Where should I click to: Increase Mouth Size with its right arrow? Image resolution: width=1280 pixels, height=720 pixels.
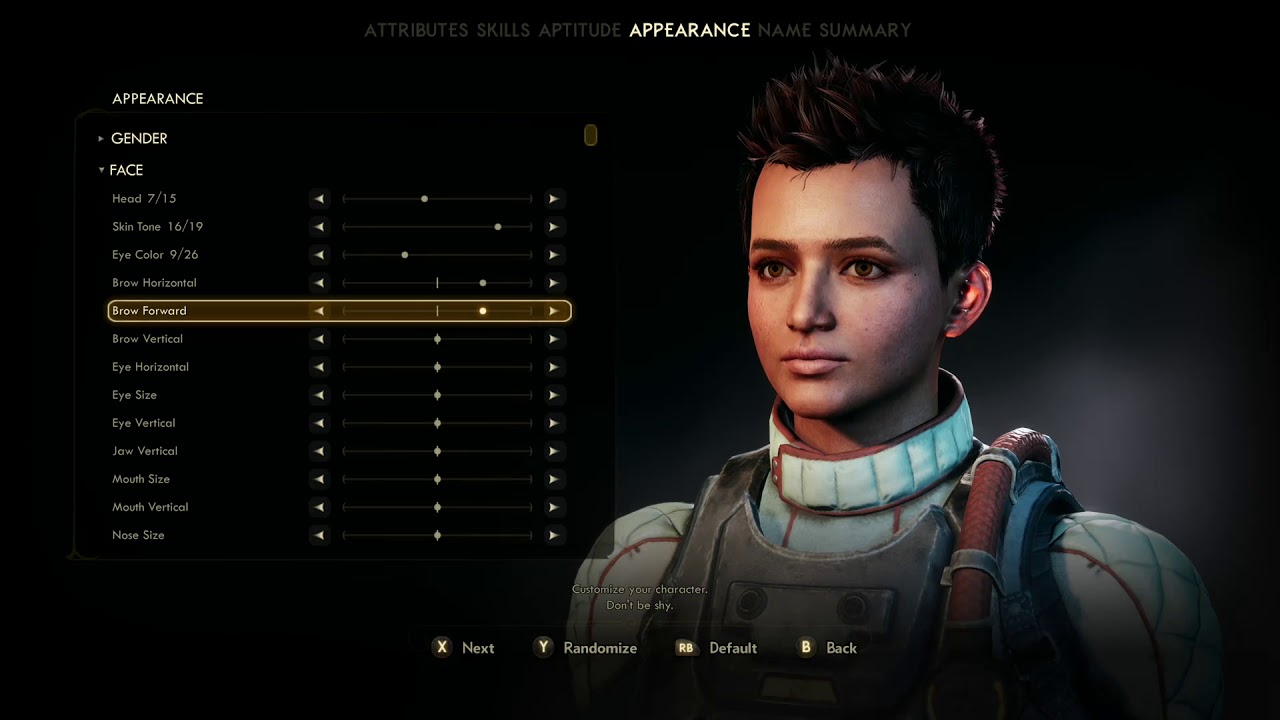[553, 479]
